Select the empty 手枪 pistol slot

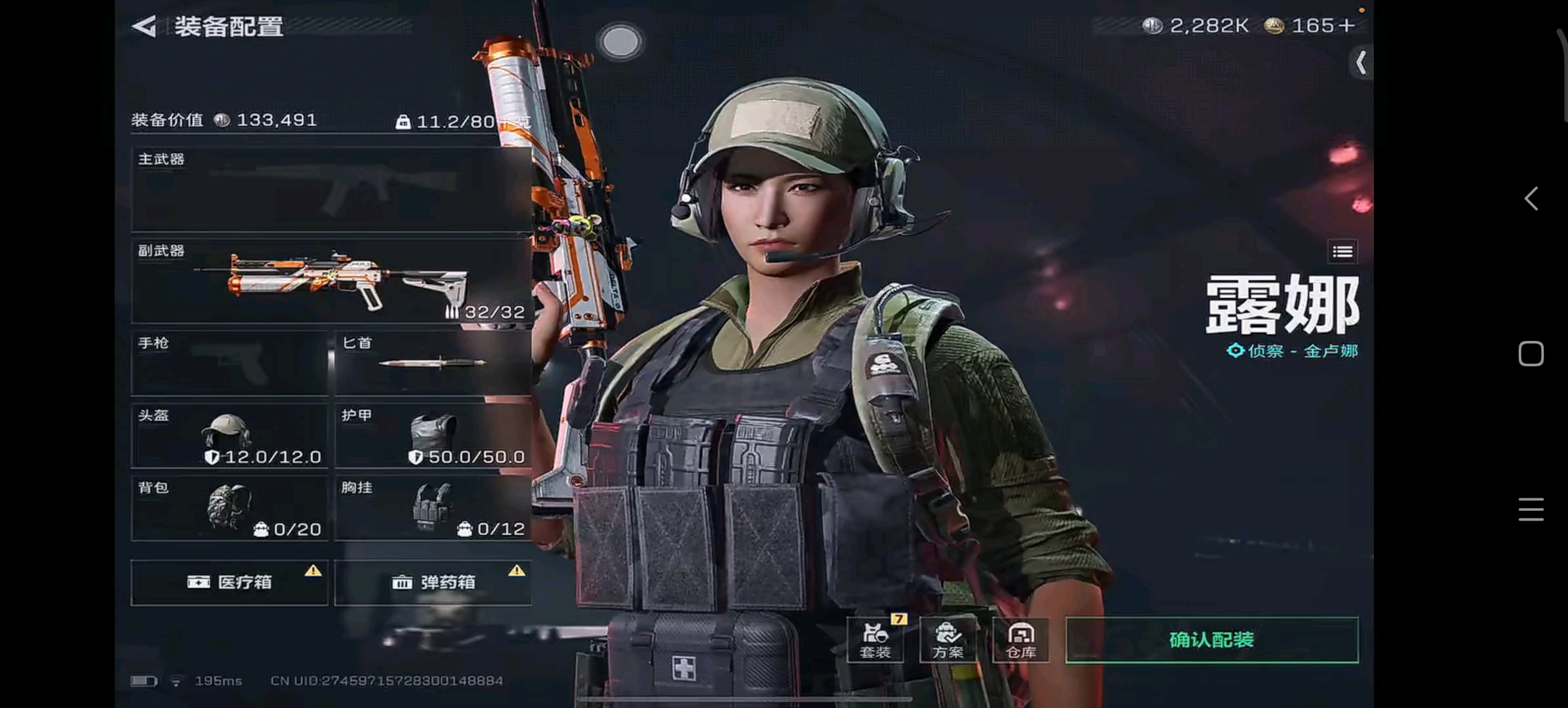(x=230, y=363)
